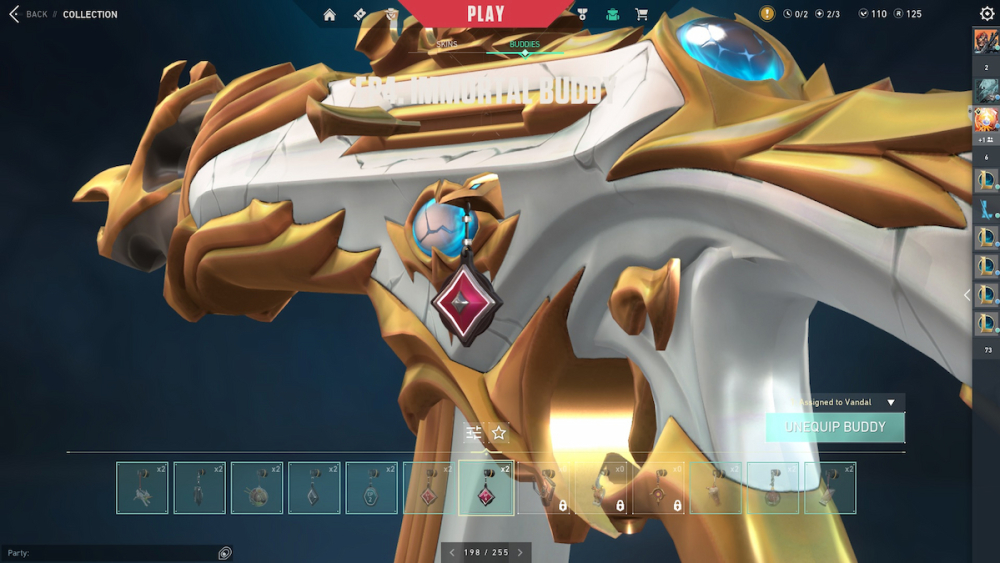Go to the next buddy page

520,553
